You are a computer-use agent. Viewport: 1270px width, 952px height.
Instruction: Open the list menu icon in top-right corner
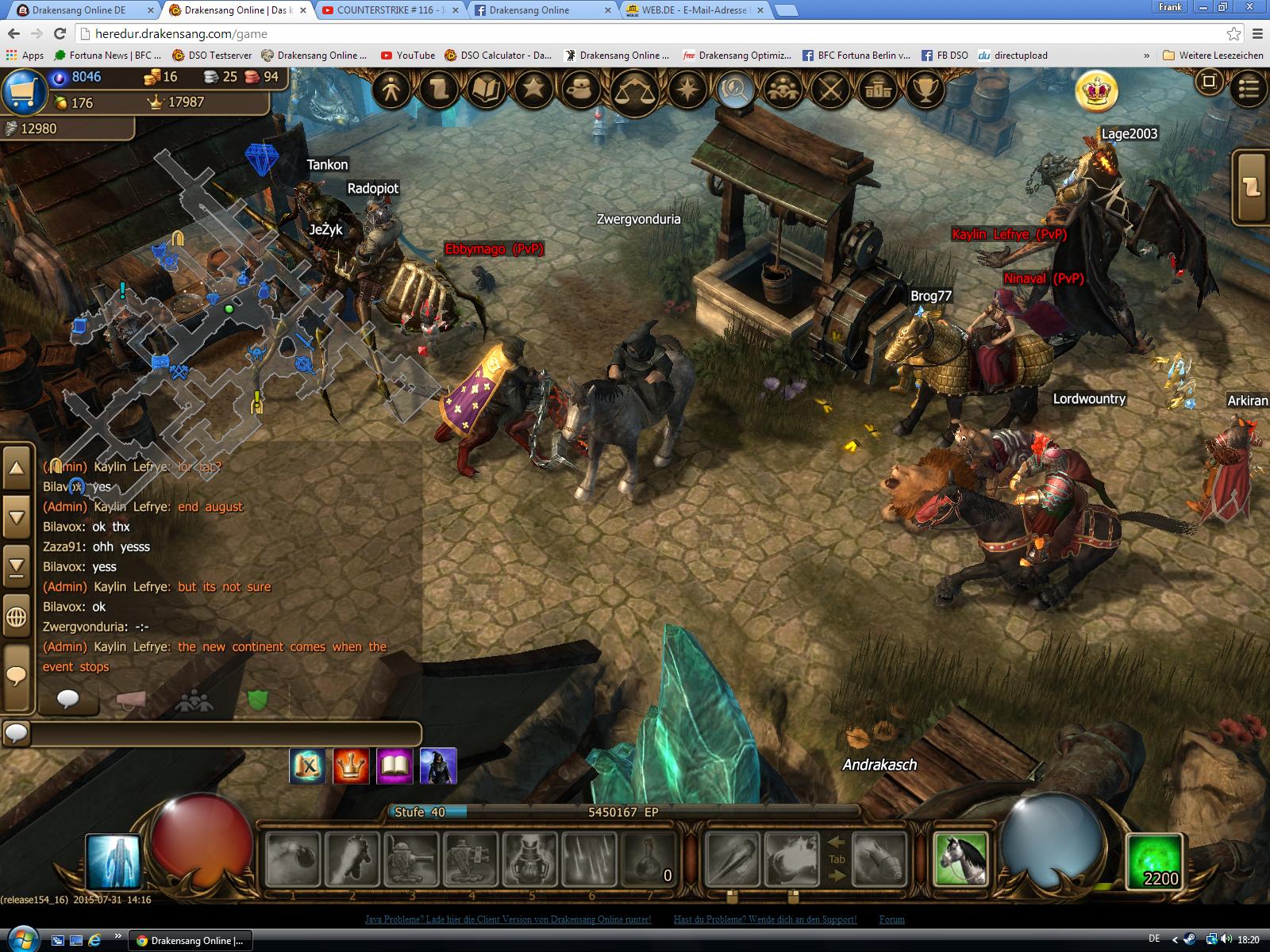coord(1249,89)
